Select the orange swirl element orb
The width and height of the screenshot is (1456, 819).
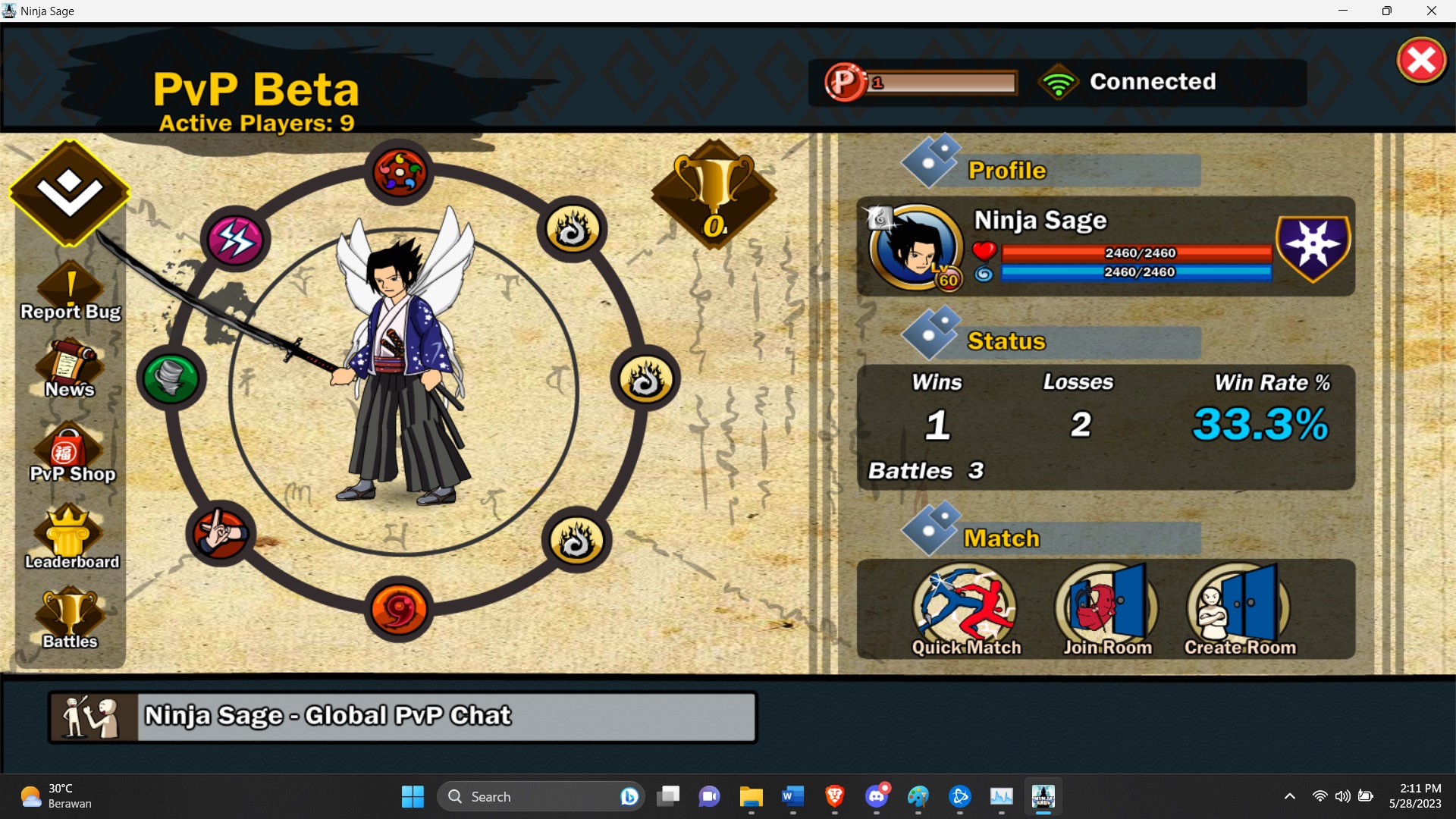coord(400,610)
